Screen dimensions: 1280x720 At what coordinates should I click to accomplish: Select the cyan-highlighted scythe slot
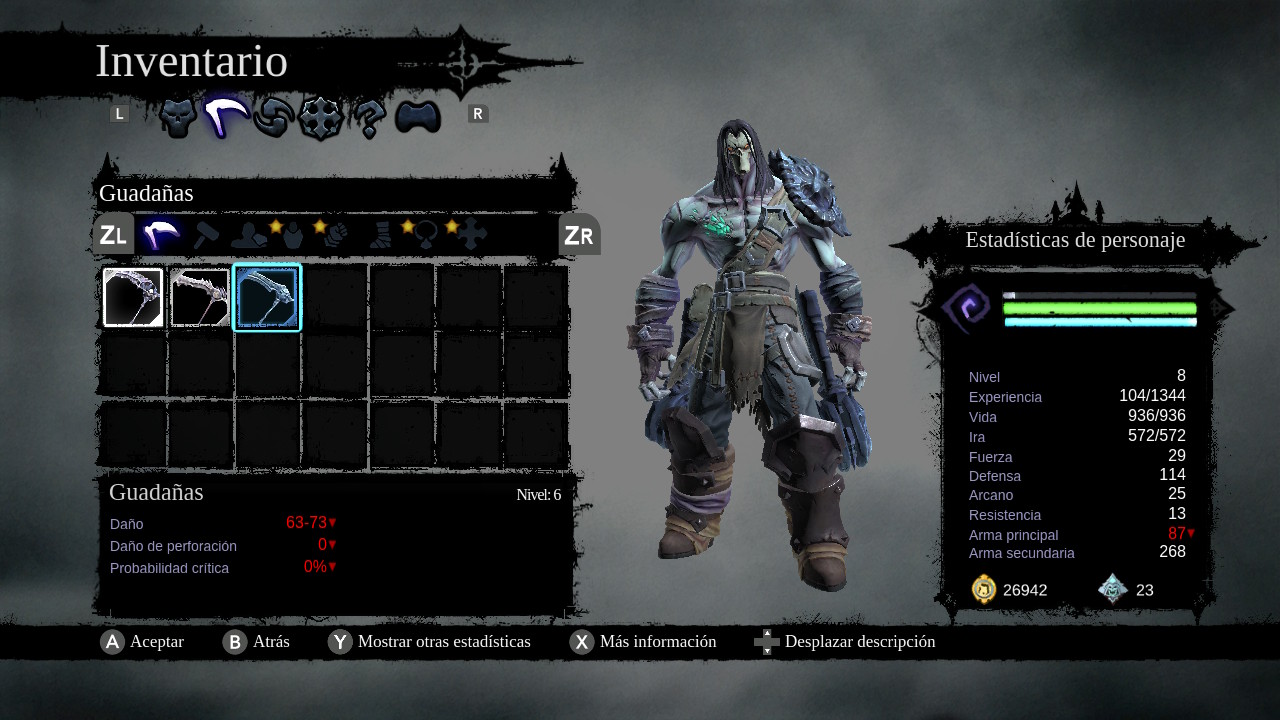(x=267, y=298)
